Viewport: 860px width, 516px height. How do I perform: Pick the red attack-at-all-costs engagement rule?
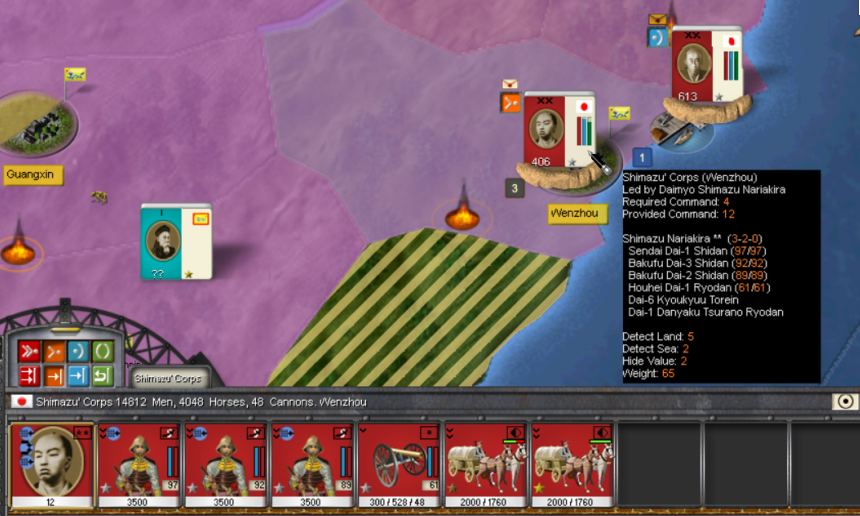coord(28,376)
